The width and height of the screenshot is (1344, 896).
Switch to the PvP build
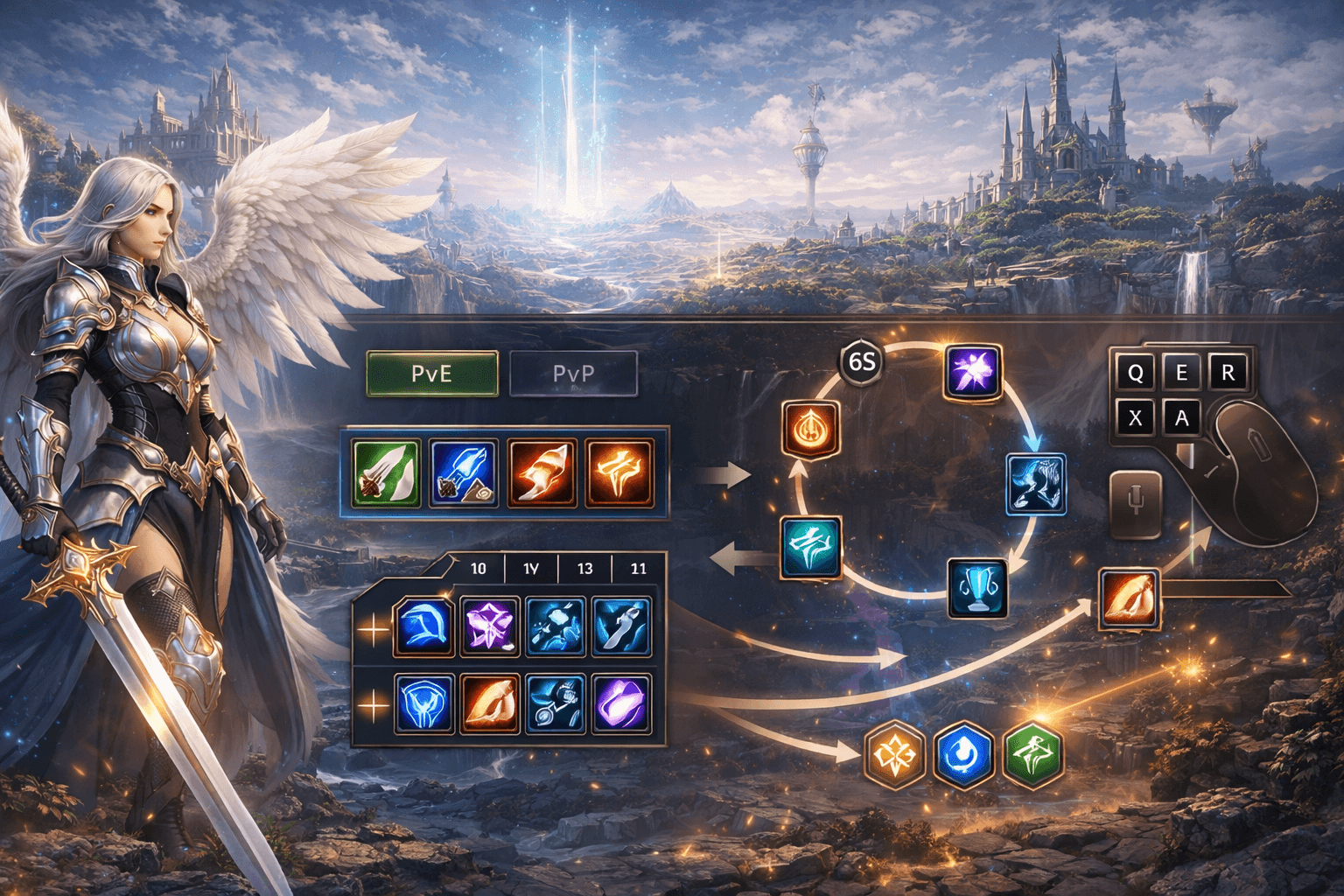tap(573, 374)
